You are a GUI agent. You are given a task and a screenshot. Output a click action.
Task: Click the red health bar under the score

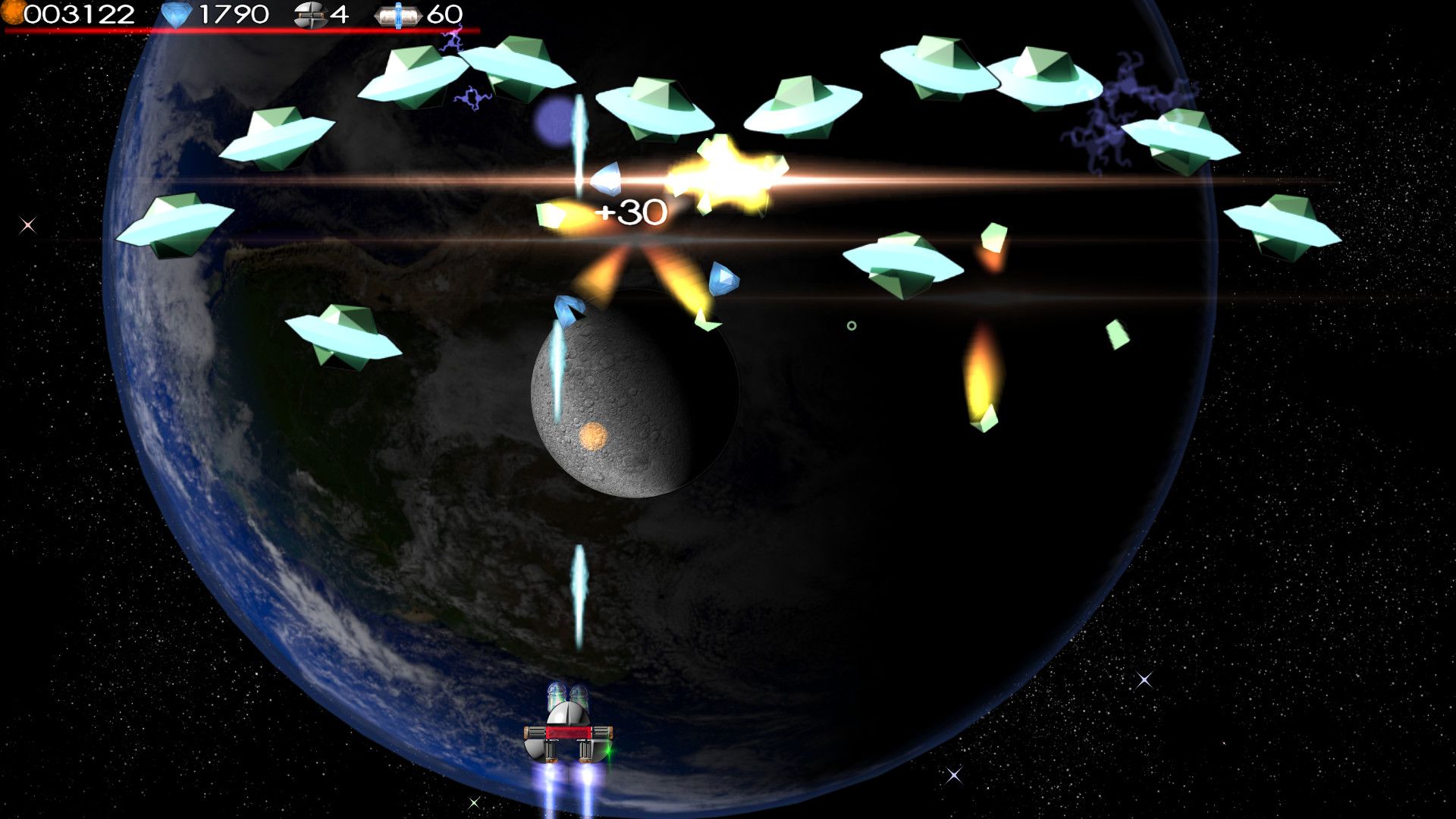pos(243,28)
